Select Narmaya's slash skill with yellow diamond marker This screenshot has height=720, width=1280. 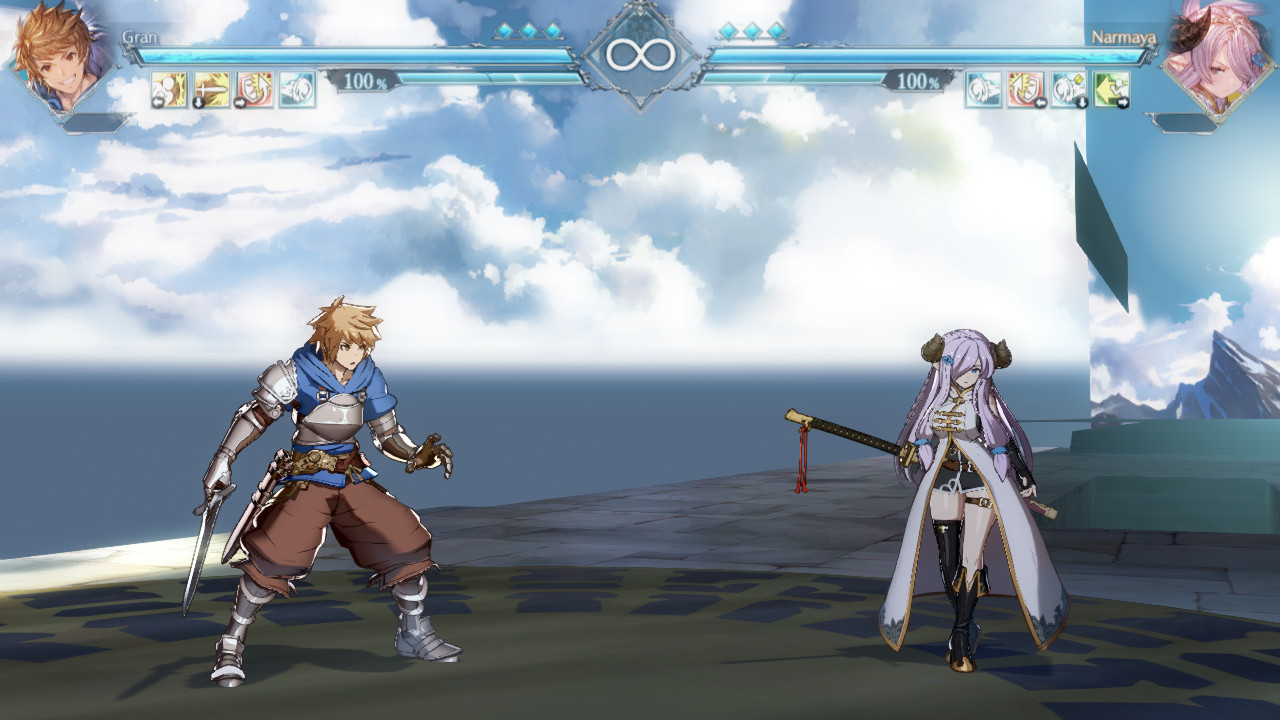tap(1068, 90)
